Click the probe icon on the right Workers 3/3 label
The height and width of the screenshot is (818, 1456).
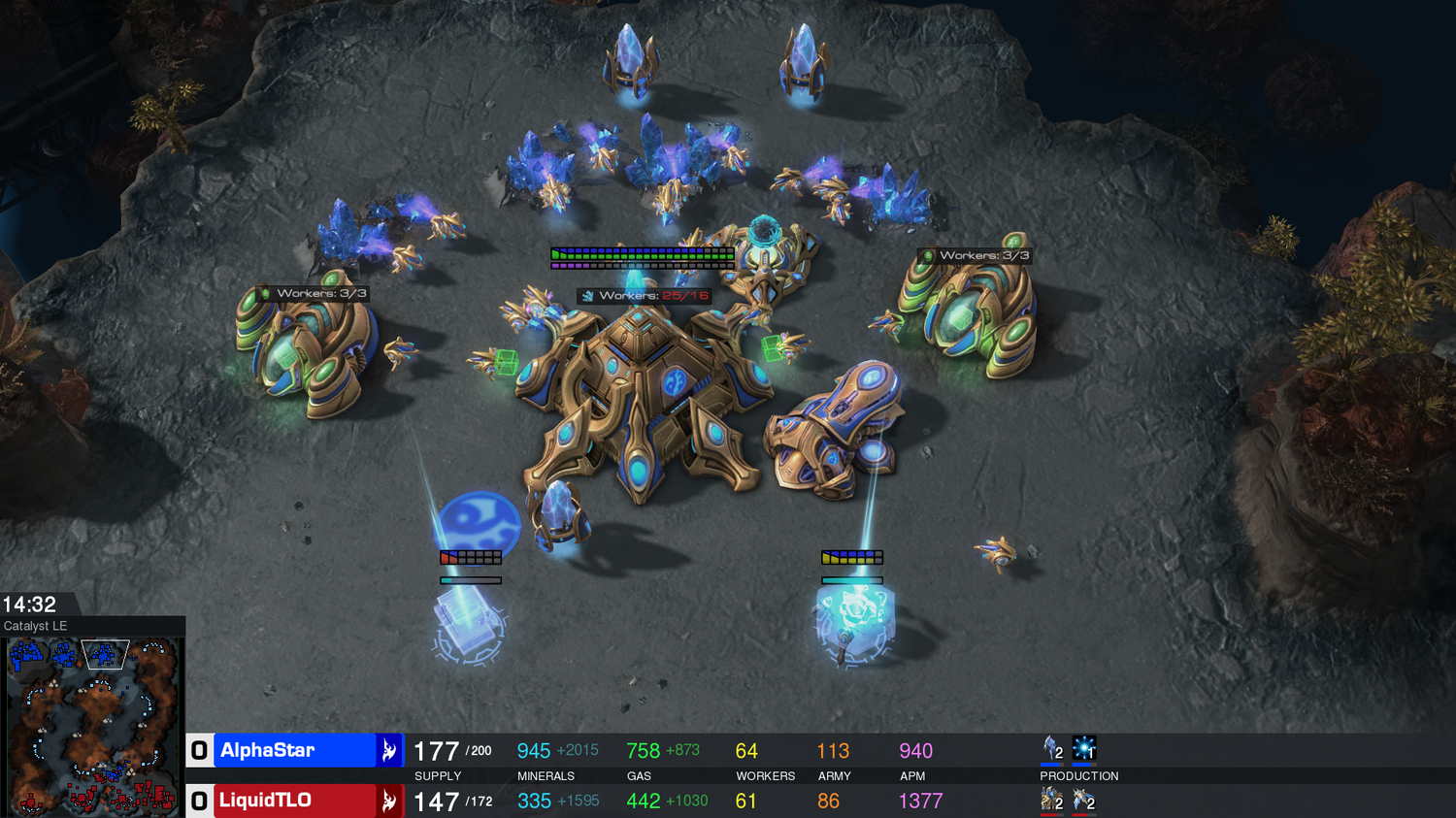(x=929, y=255)
